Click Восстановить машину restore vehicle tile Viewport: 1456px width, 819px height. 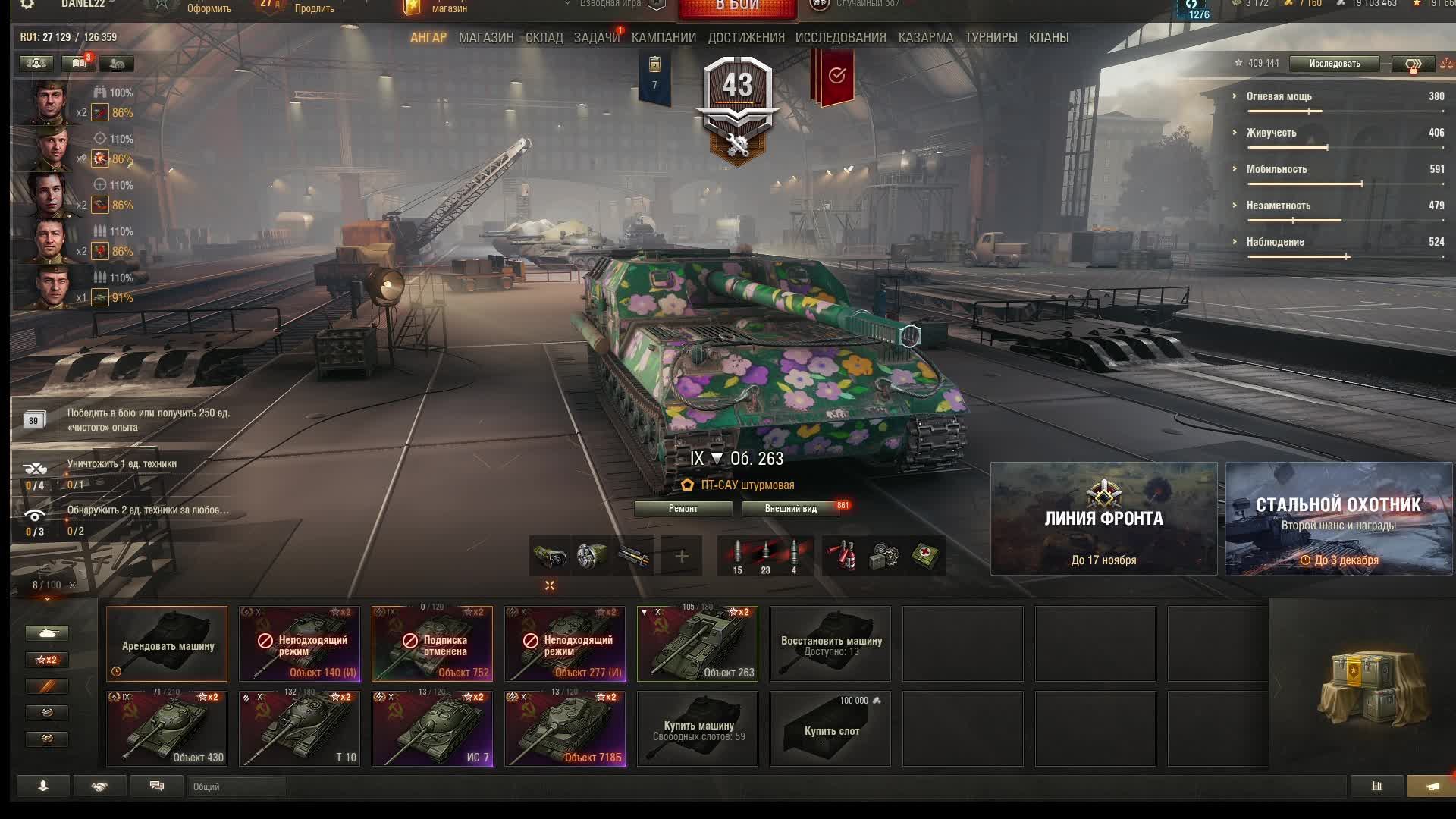[x=830, y=644]
